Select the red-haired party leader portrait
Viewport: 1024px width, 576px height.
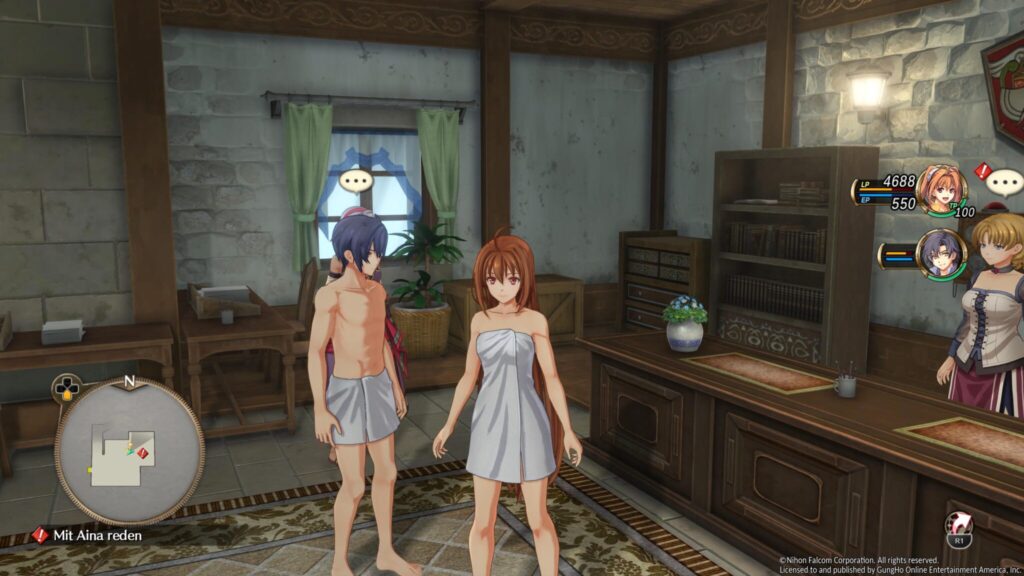pyautogui.click(x=941, y=189)
